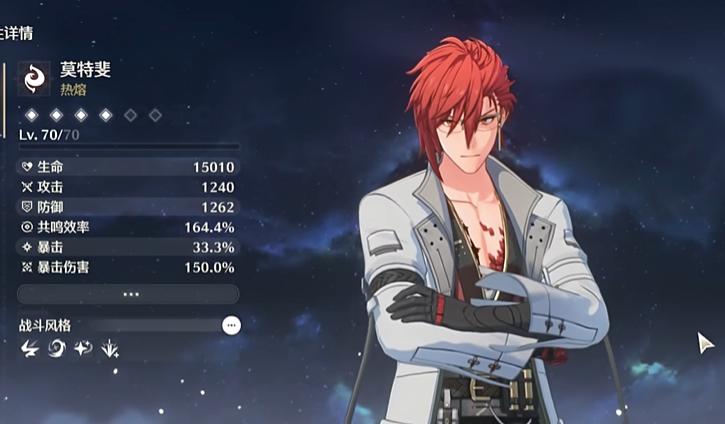Expand the full stats list with the three-dot bar
725x424 pixels.
click(129, 294)
